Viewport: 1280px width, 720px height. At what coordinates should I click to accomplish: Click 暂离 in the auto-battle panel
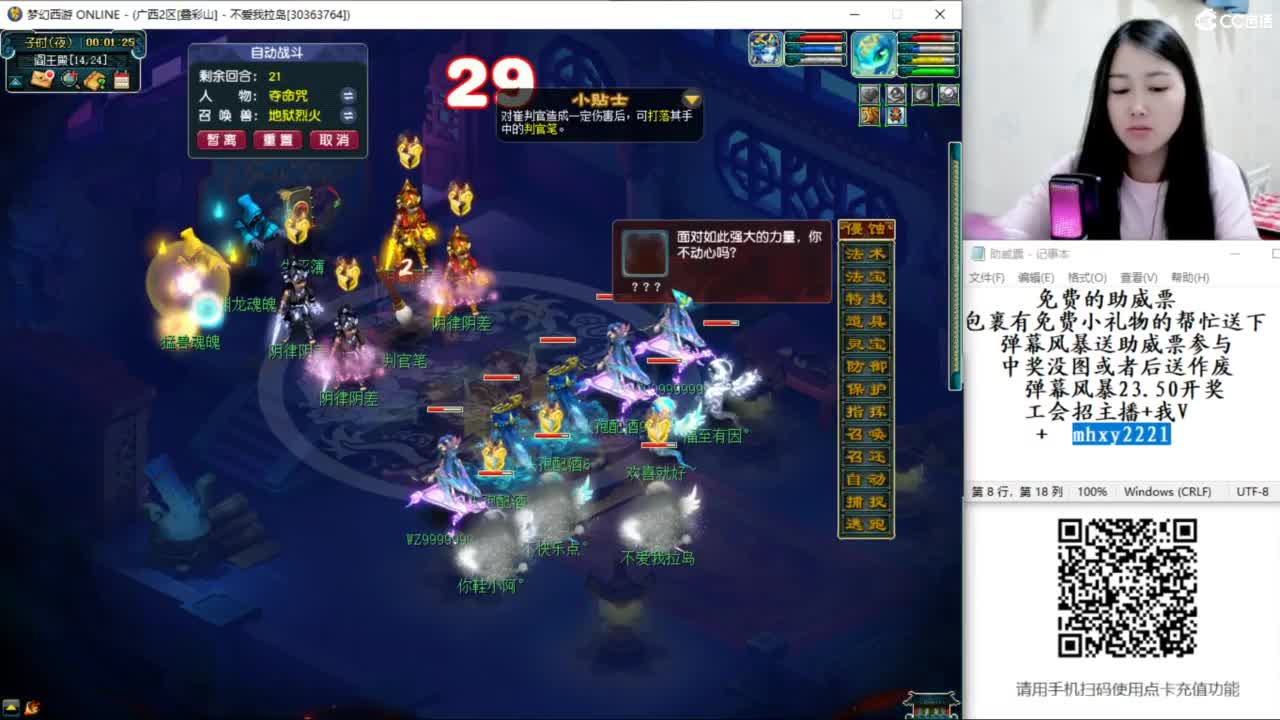221,140
